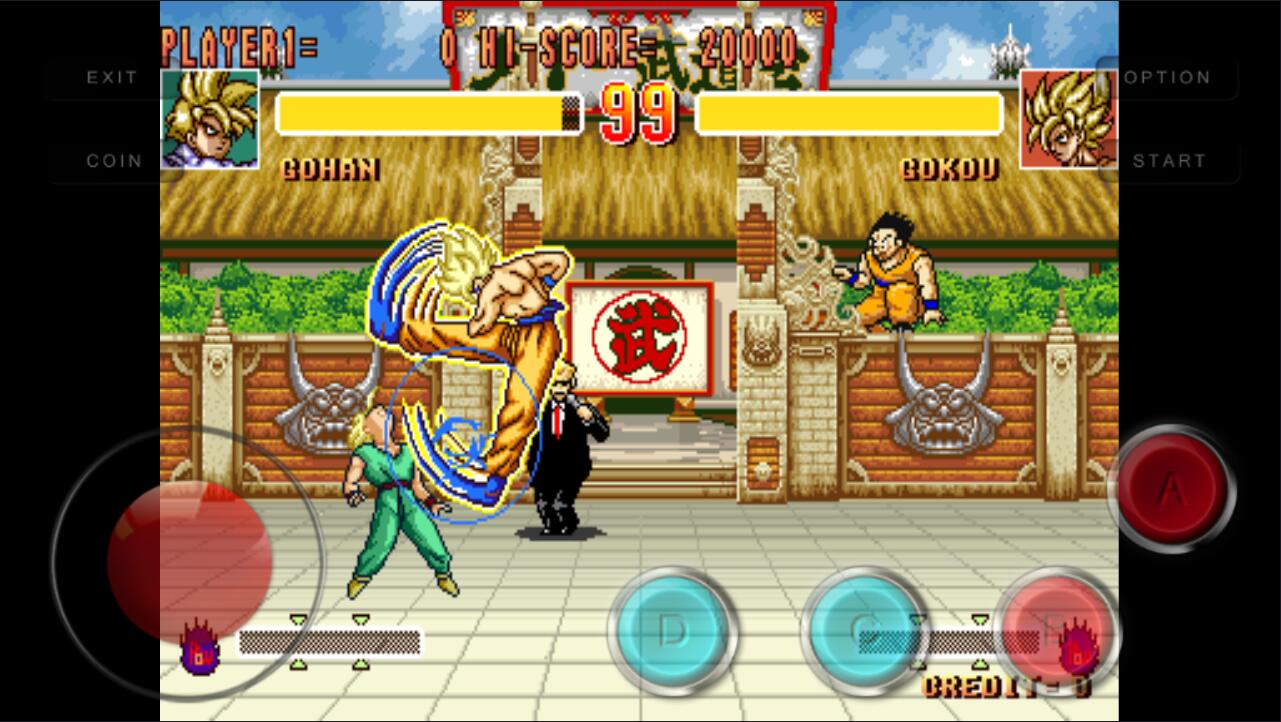Tap Gokou's yellow health bar
This screenshot has height=722, width=1281.
coord(850,112)
